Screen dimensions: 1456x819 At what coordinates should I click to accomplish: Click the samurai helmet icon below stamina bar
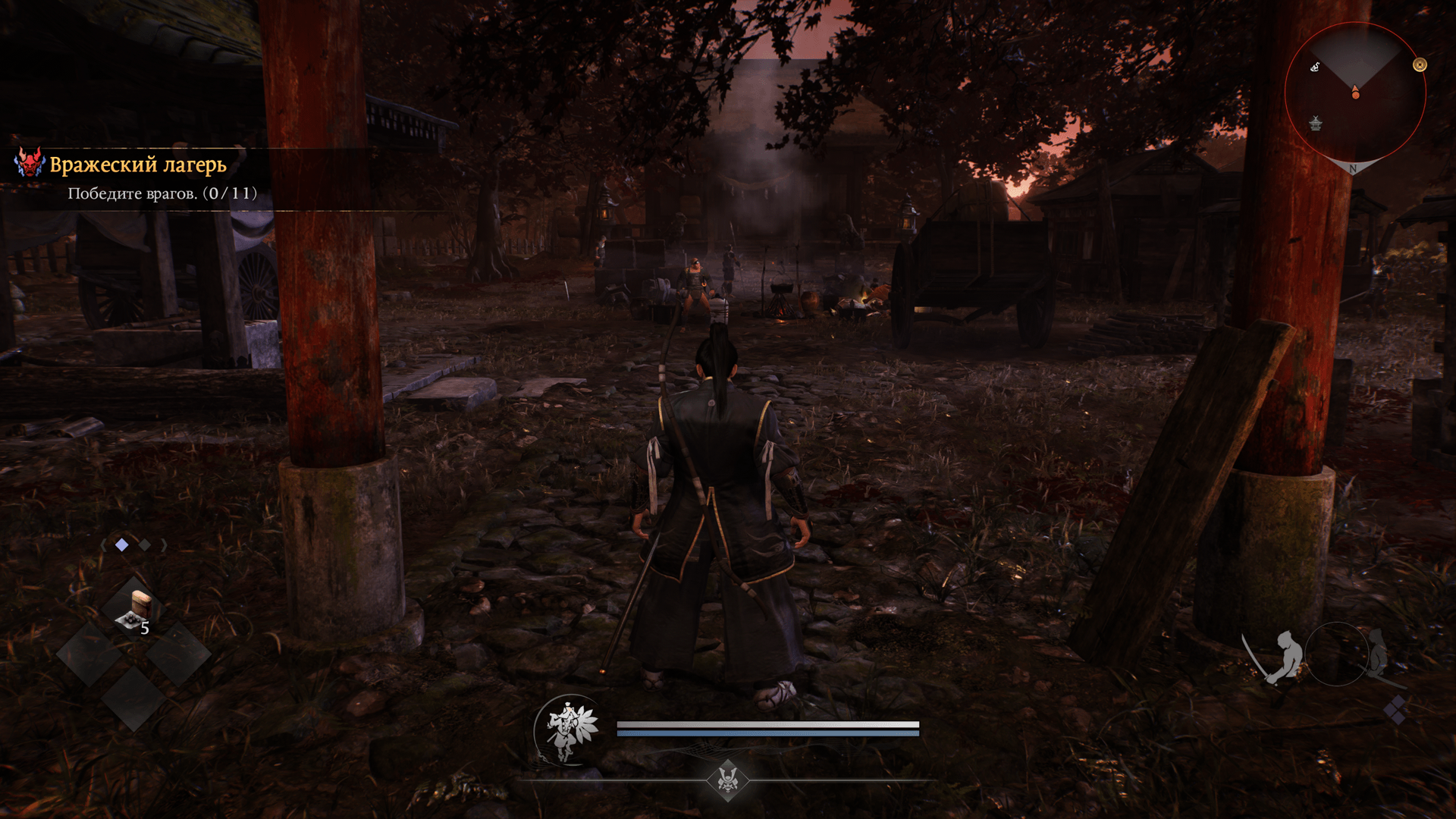tap(728, 780)
